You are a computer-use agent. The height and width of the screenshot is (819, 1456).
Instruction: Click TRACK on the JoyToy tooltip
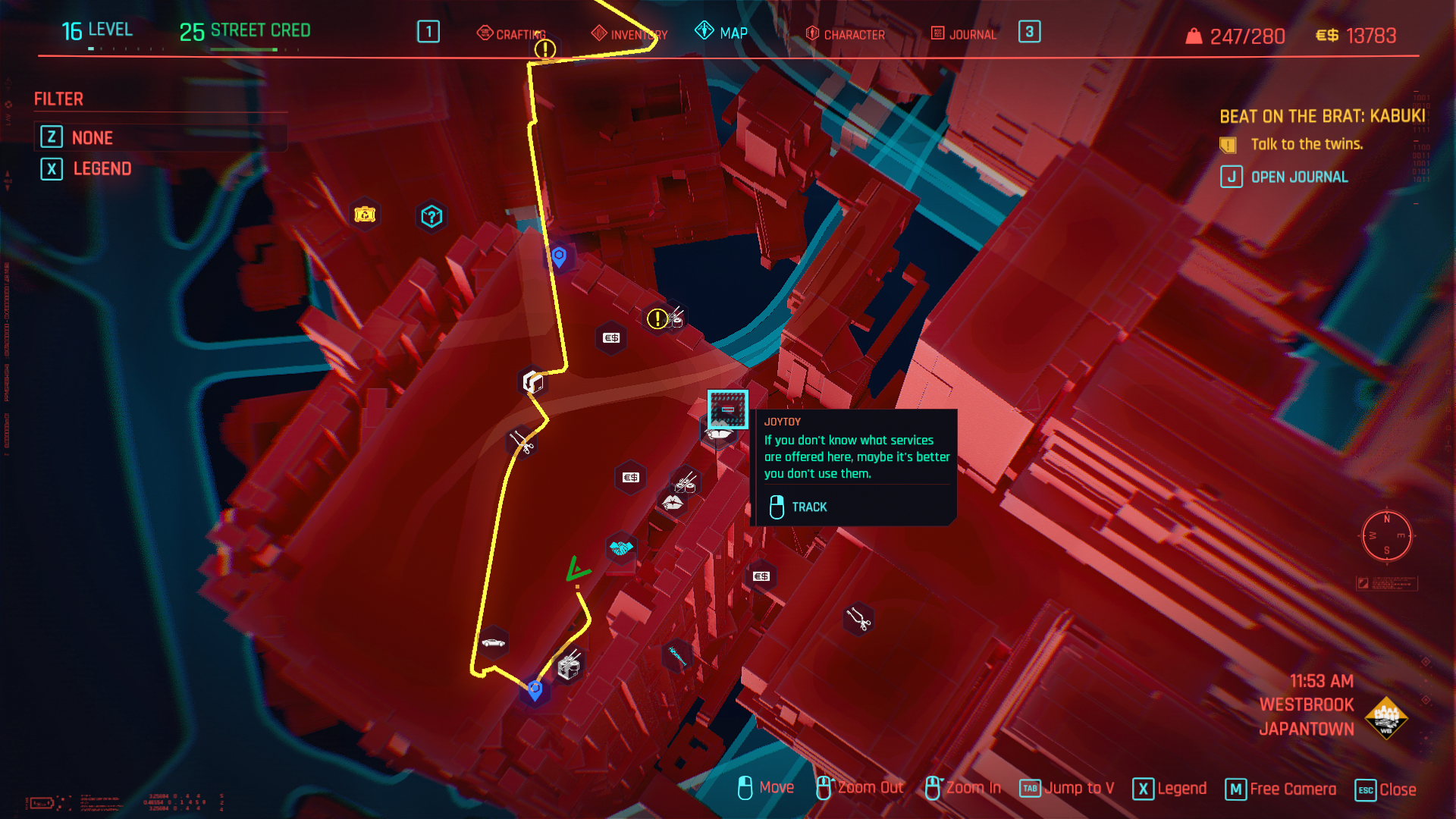[809, 507]
